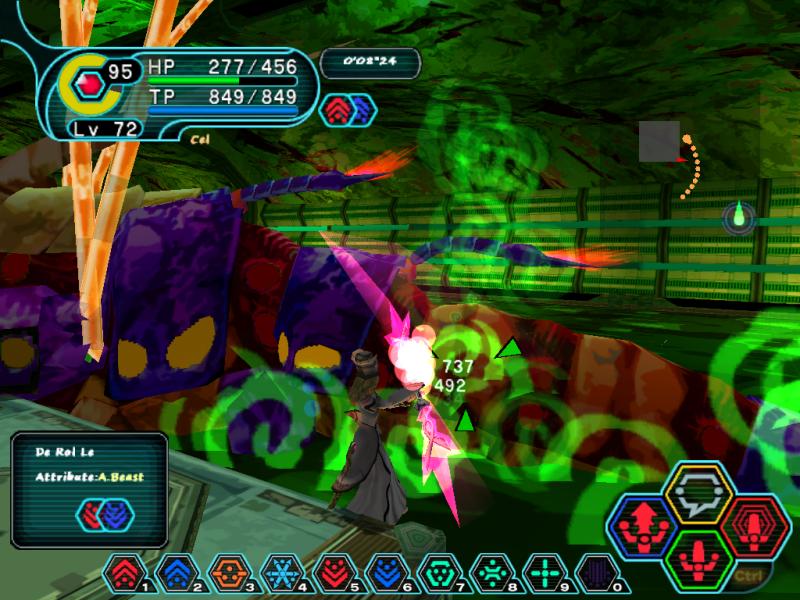The height and width of the screenshot is (600, 800).
Task: Use the orange hexagon technique in slot 3
Action: pos(228,573)
